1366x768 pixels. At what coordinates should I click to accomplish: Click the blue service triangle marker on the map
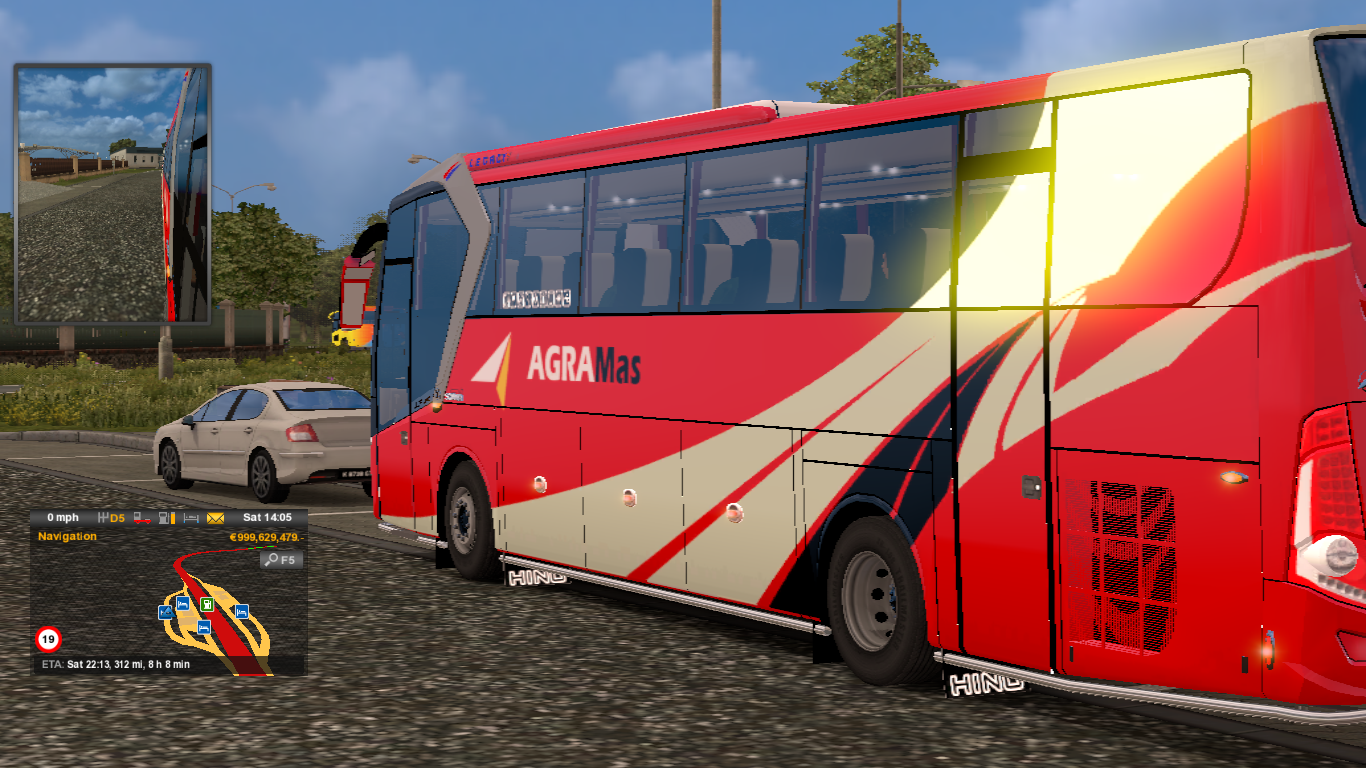click(x=167, y=612)
